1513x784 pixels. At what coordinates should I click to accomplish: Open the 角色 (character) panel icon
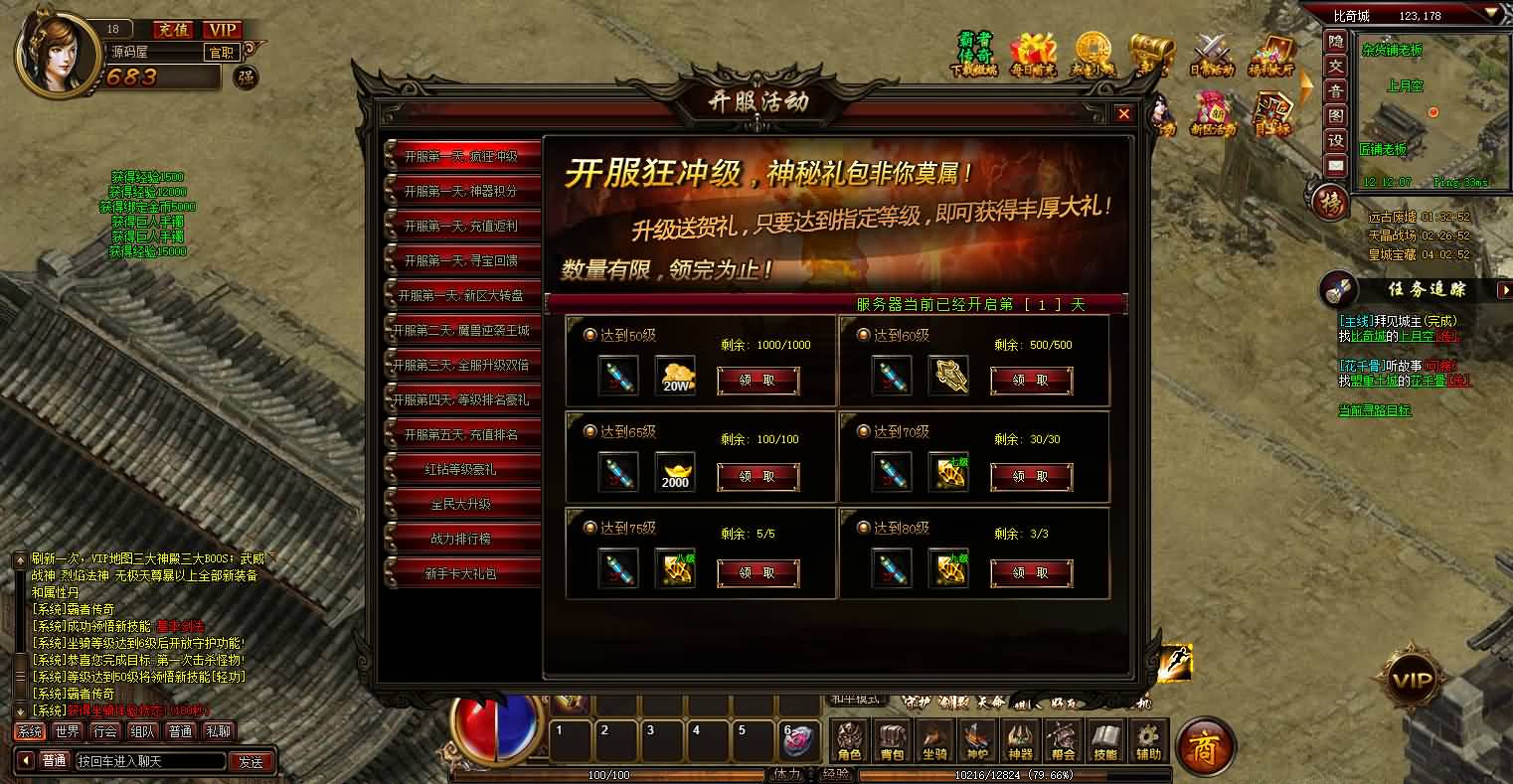(848, 740)
